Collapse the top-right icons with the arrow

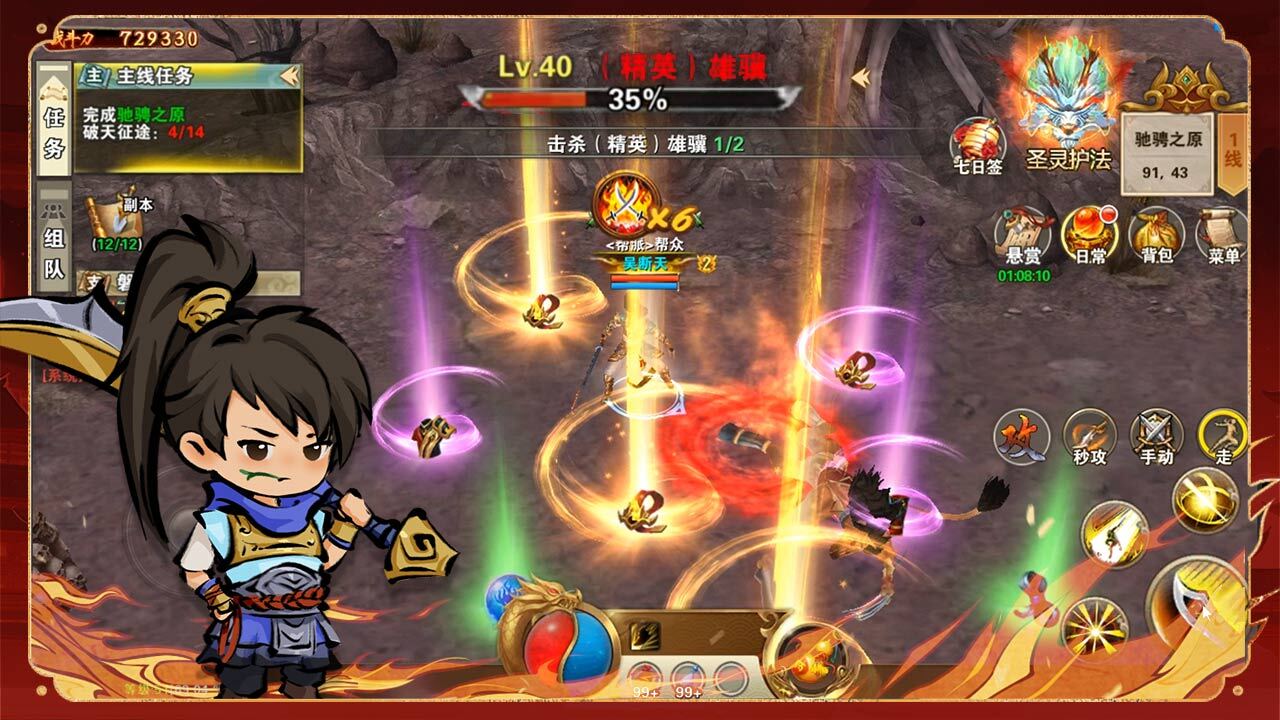860,76
